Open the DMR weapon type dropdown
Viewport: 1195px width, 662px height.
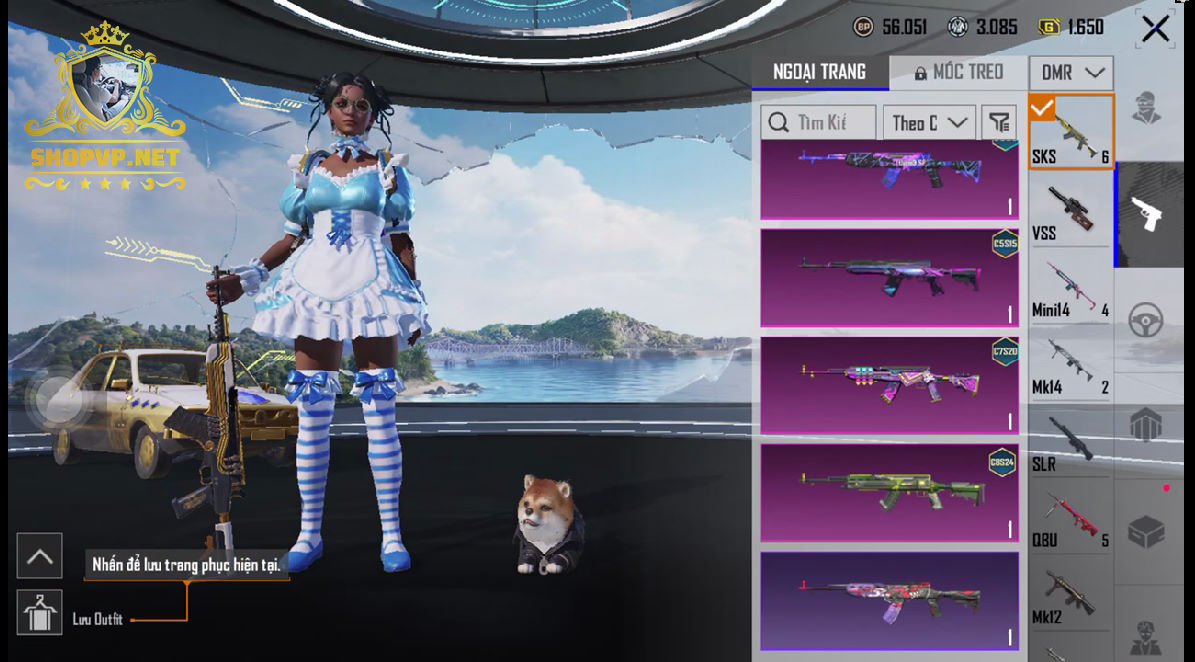1071,73
